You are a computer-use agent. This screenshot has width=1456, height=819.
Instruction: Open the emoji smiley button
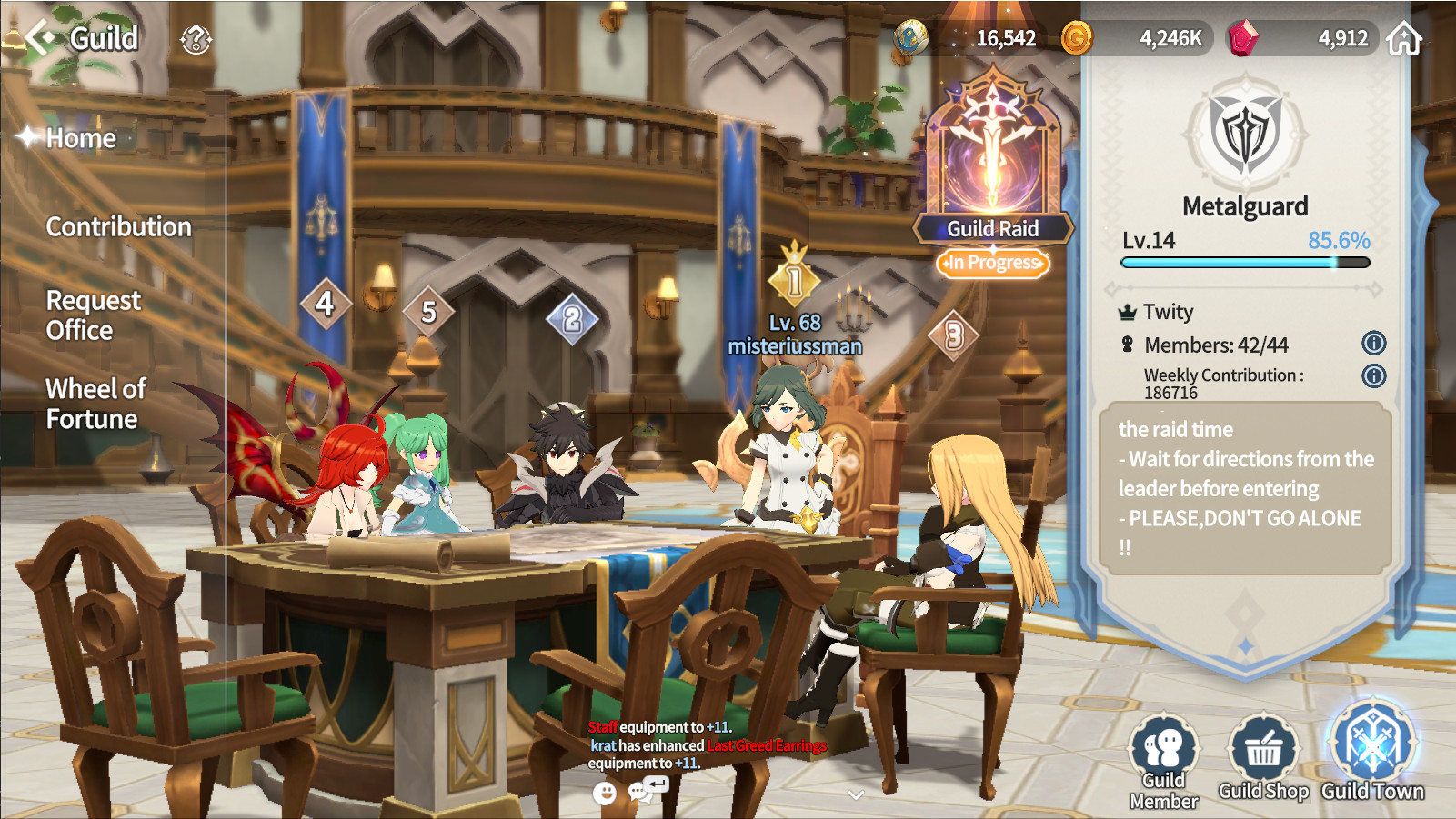pyautogui.click(x=604, y=793)
